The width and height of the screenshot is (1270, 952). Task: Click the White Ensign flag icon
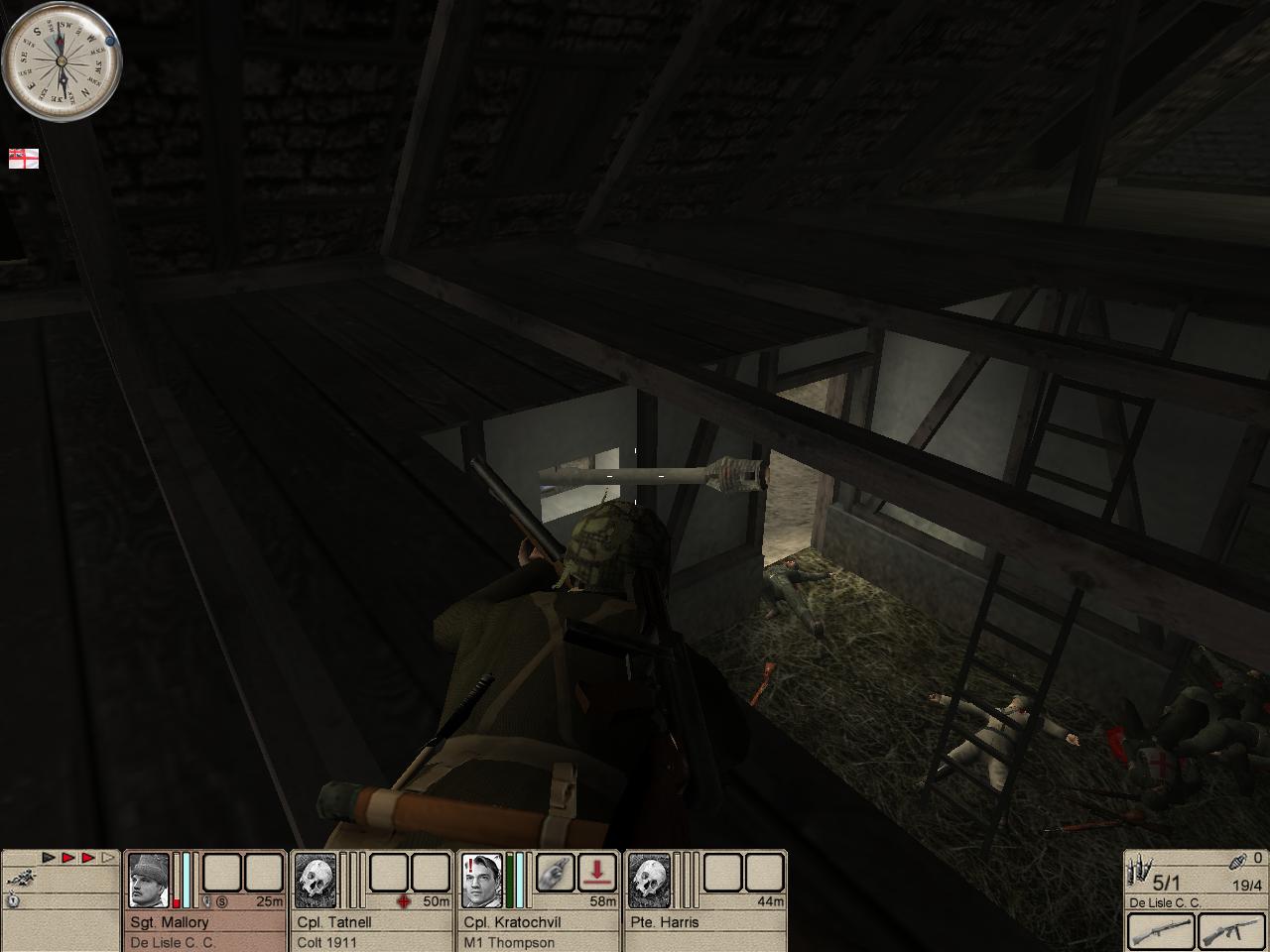tap(24, 159)
